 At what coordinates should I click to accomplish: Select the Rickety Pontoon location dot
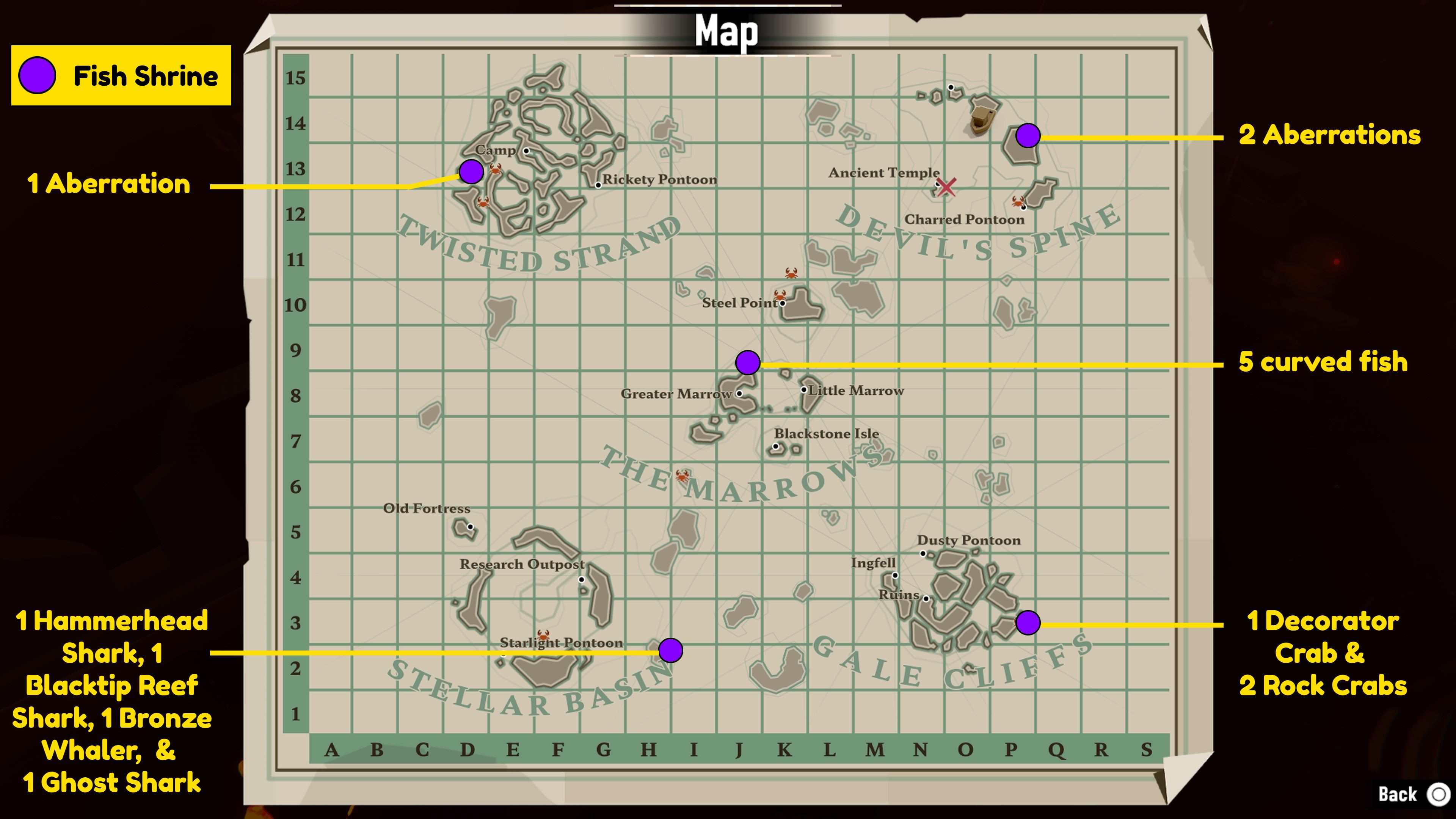[x=598, y=185]
